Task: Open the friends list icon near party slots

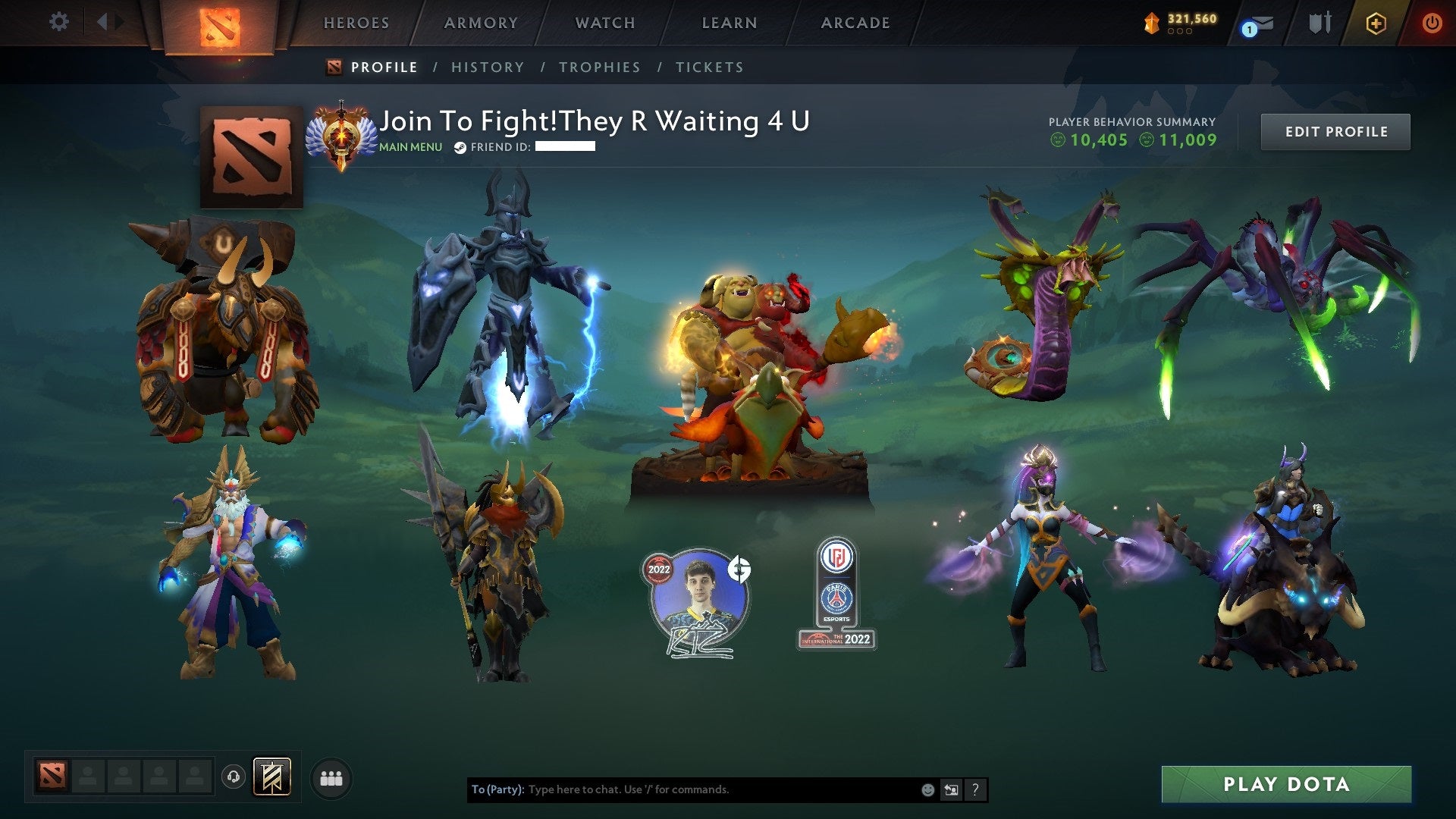Action: [x=331, y=777]
